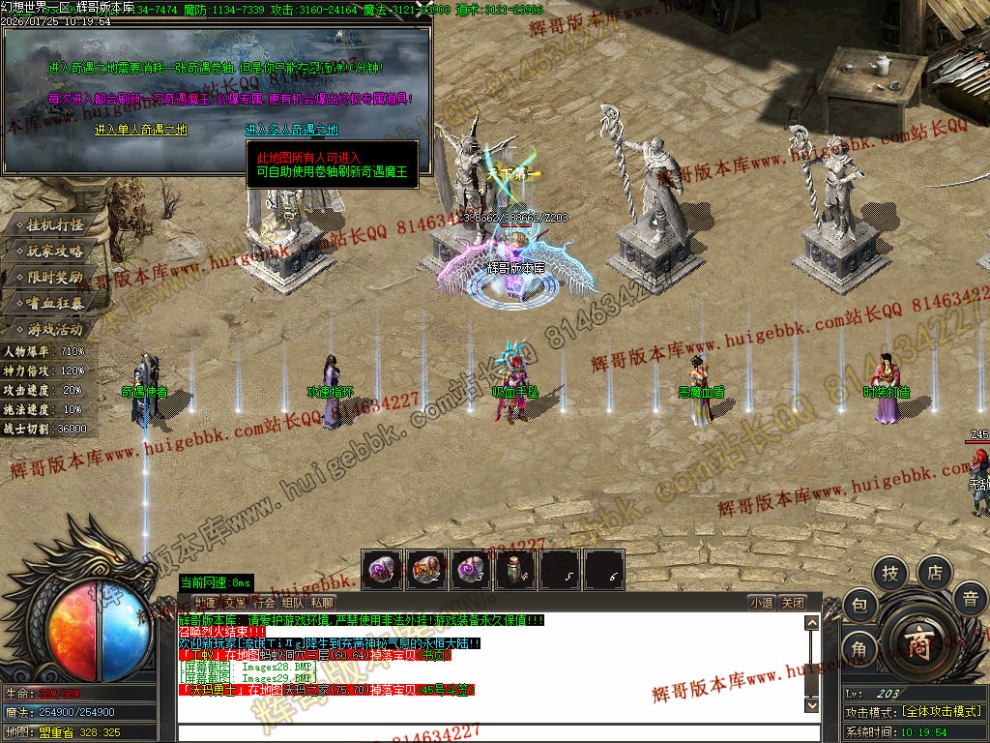Image resolution: width=990 pixels, height=743 pixels.
Task: Switch to the 行会 guild chat tab
Action: point(263,603)
